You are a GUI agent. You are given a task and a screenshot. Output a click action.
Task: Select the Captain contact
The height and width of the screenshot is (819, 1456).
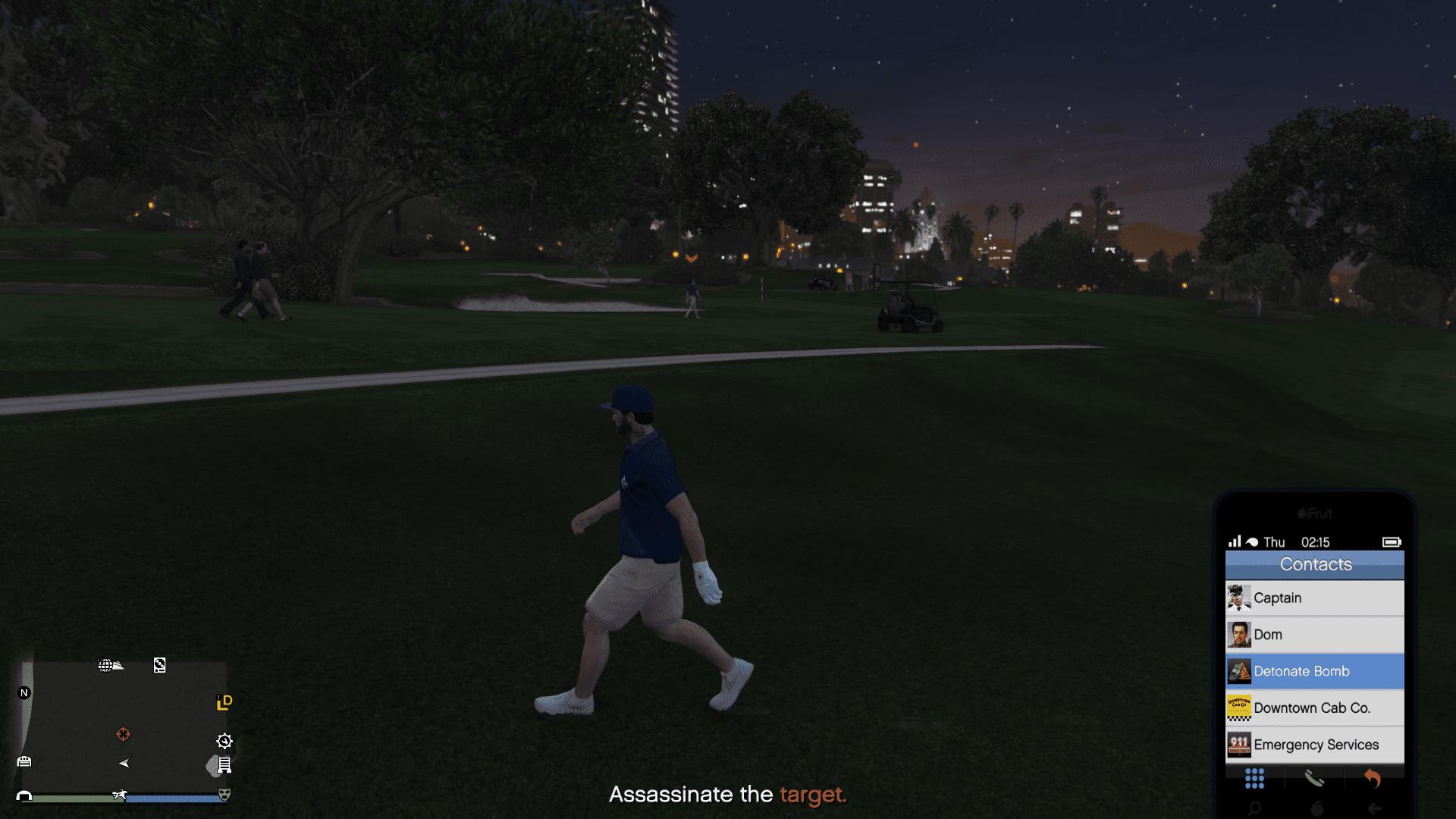[x=1314, y=598]
